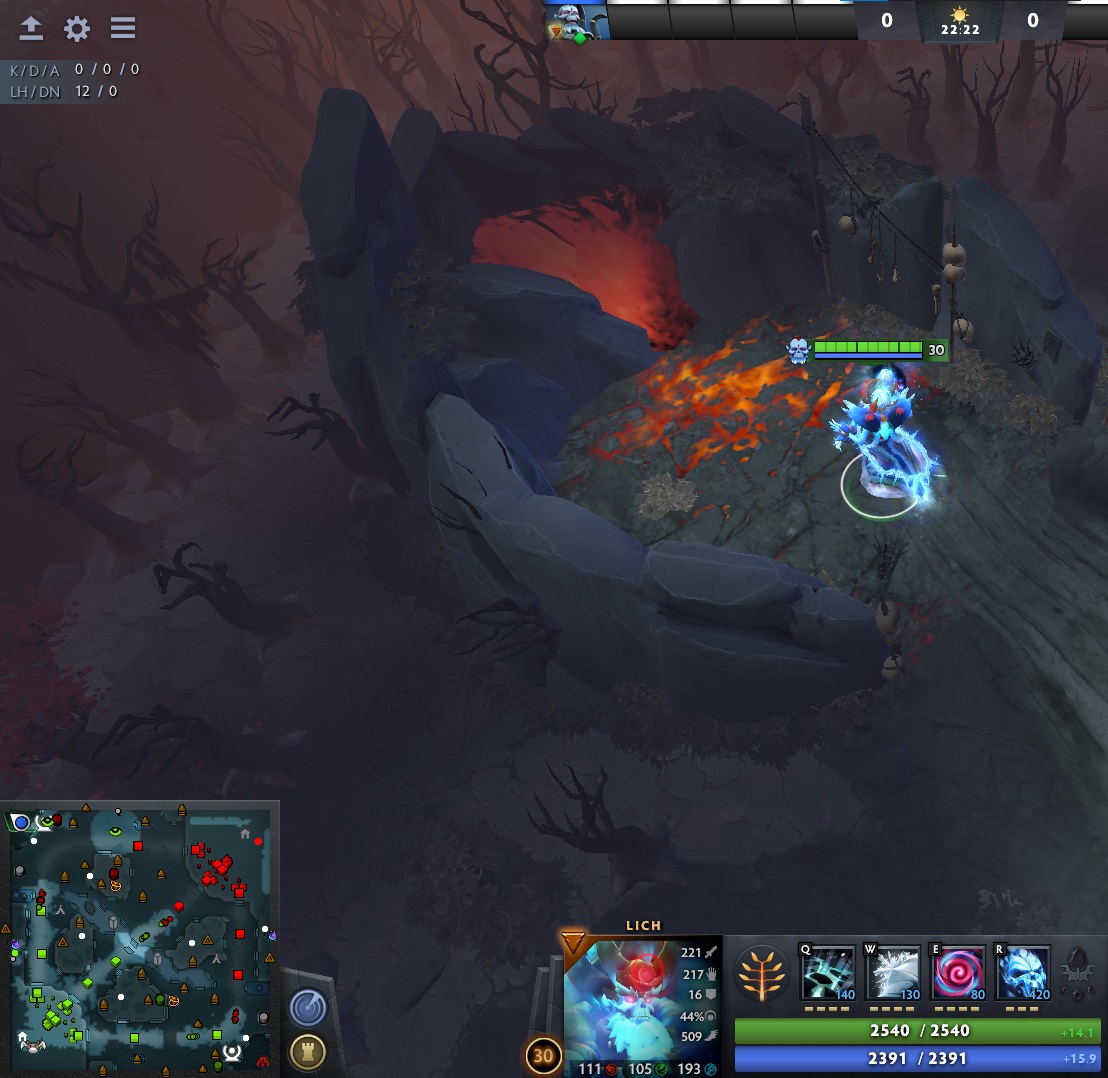Activate the Glyph of Fortification button
The image size is (1108, 1078).
coord(307,1051)
